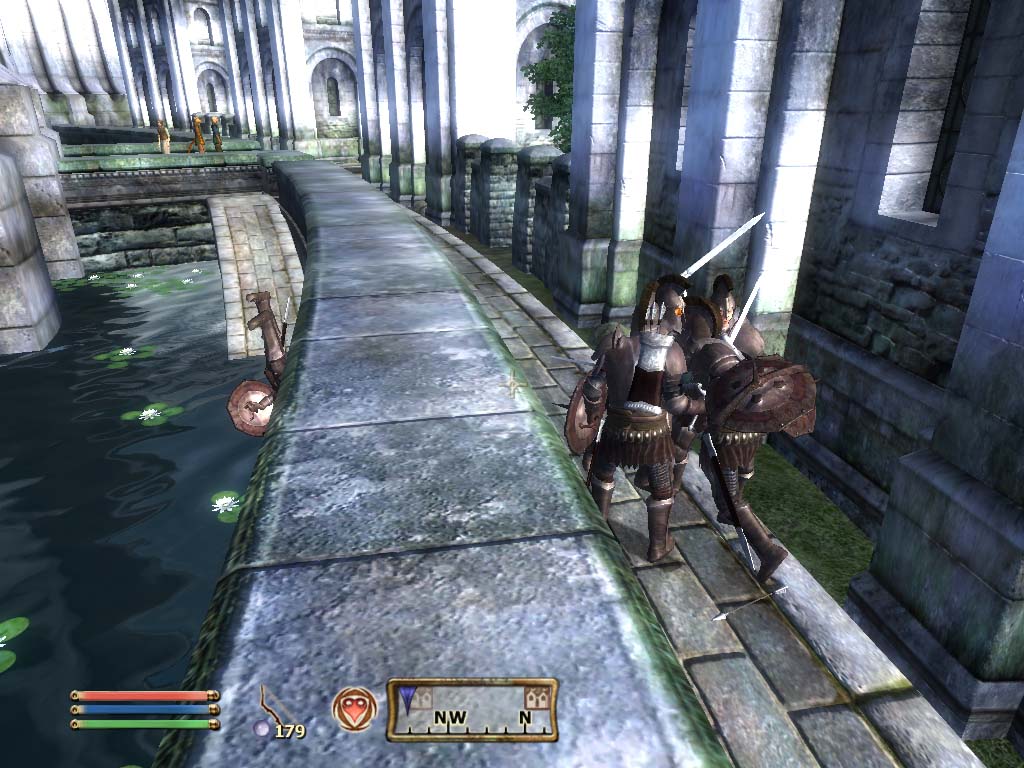The width and height of the screenshot is (1024, 768).
Task: Click the compass bar
Action: 472,710
